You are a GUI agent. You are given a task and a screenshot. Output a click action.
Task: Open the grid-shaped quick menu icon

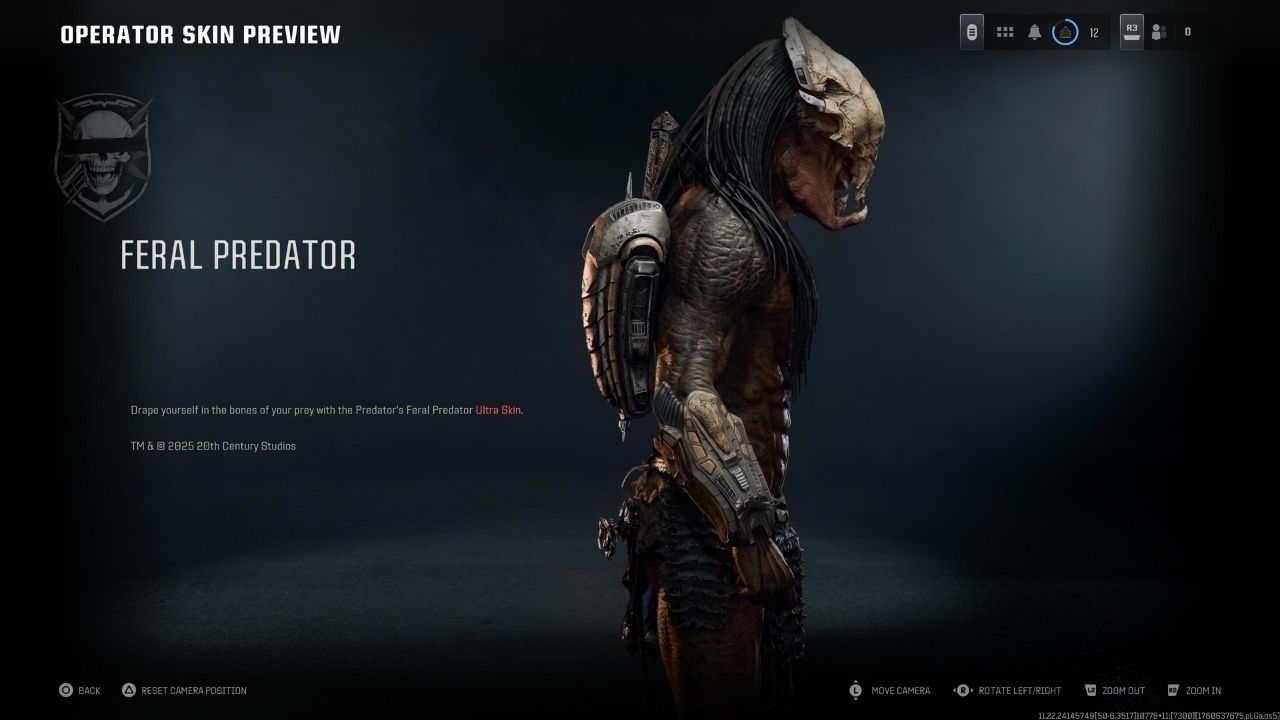tap(1005, 32)
